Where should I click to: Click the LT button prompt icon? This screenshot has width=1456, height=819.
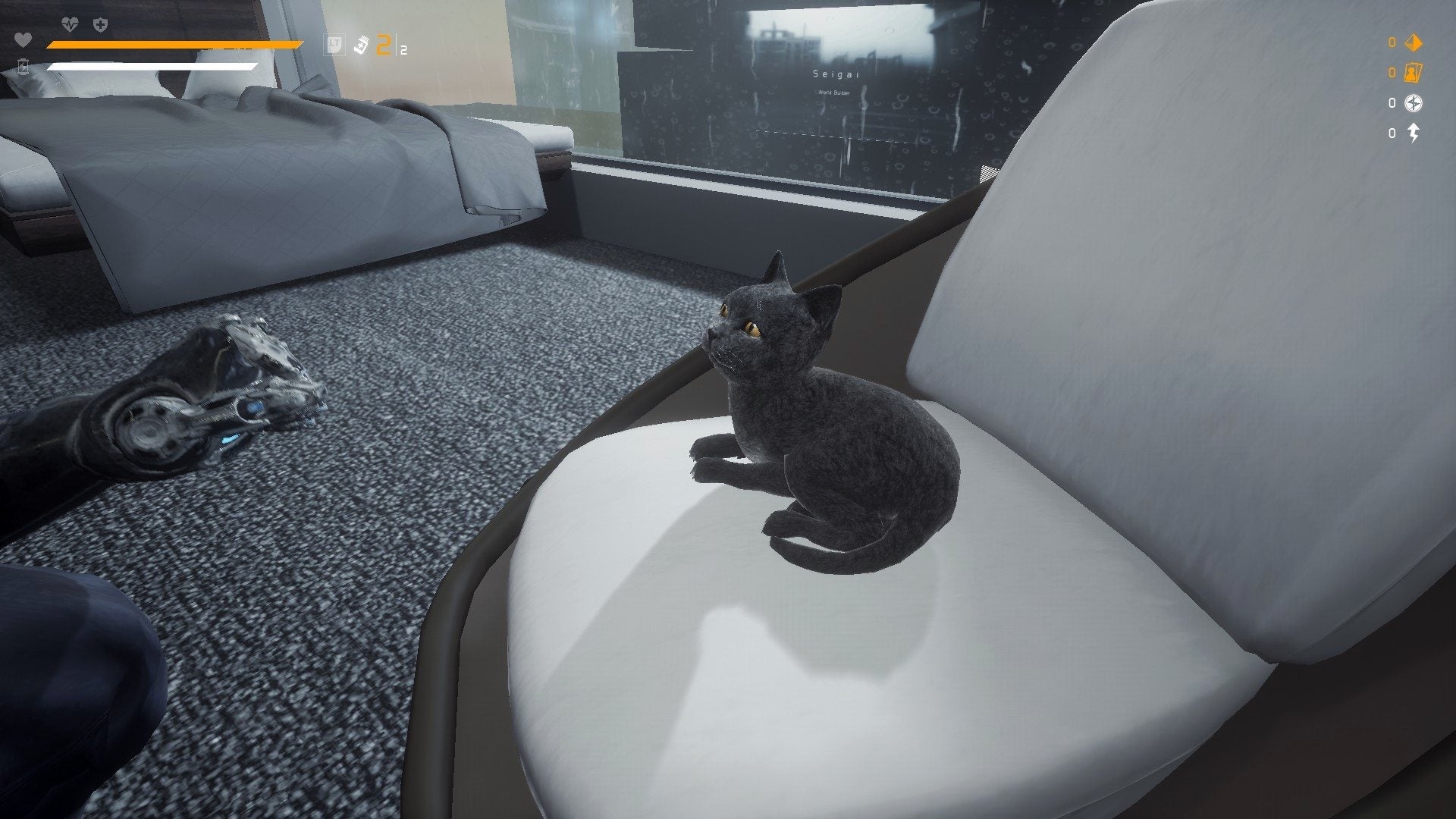click(334, 44)
